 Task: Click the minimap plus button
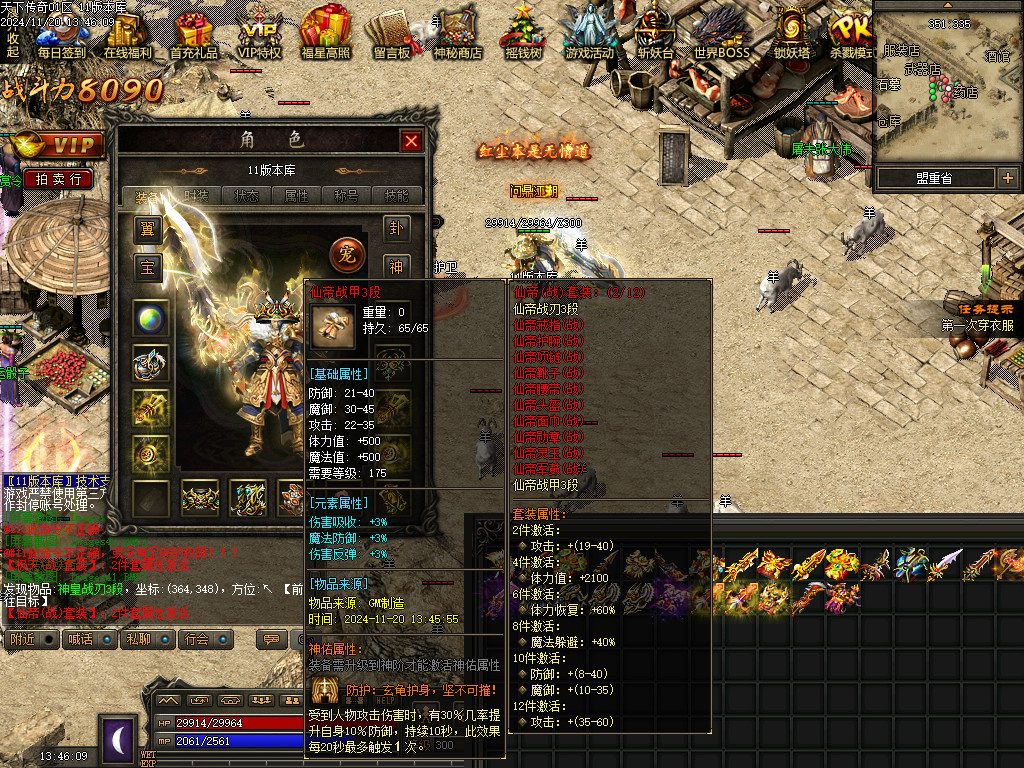tap(1007, 178)
